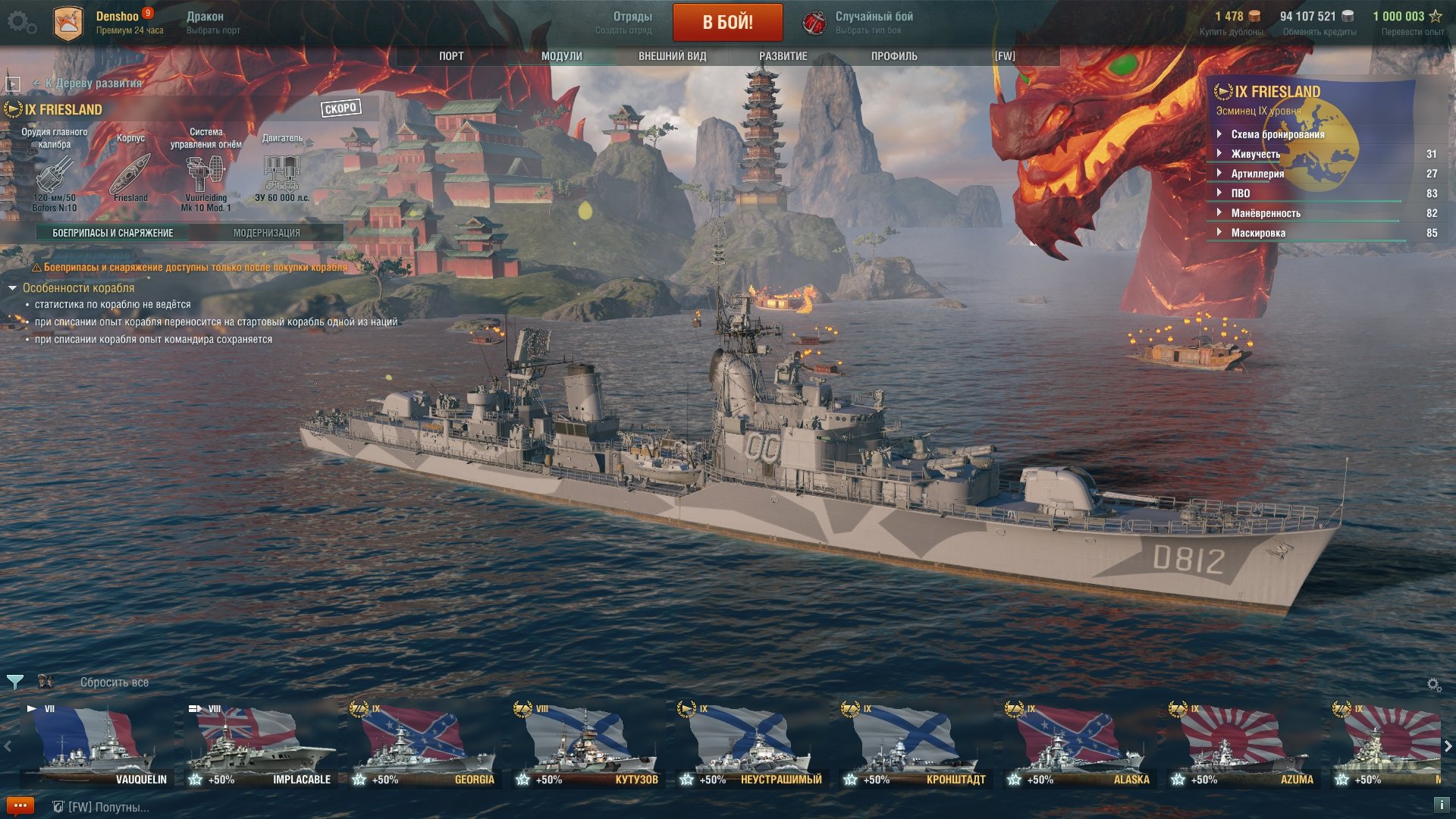Viewport: 1456px width, 819px height.
Task: Select the 120-мм/50 Bofors main gun module
Action: point(55,178)
